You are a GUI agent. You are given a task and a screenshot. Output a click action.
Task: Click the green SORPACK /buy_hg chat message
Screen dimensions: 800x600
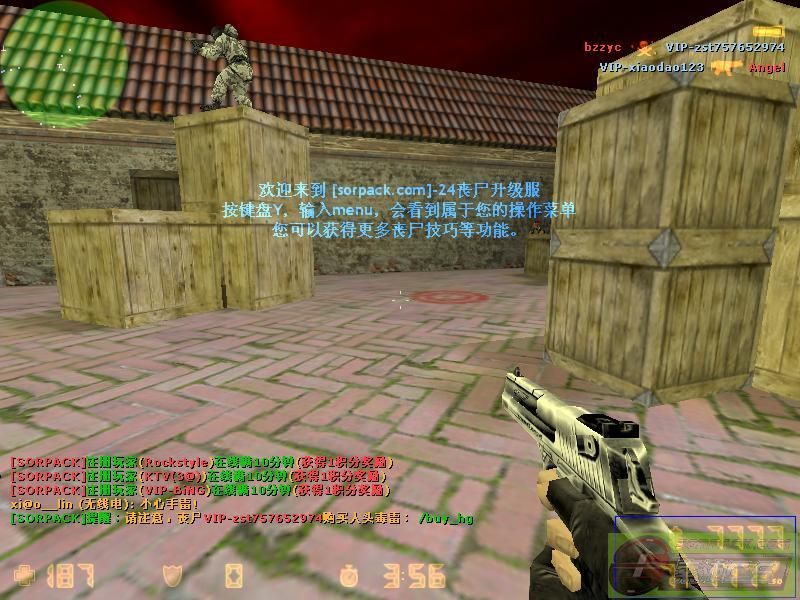(x=240, y=519)
